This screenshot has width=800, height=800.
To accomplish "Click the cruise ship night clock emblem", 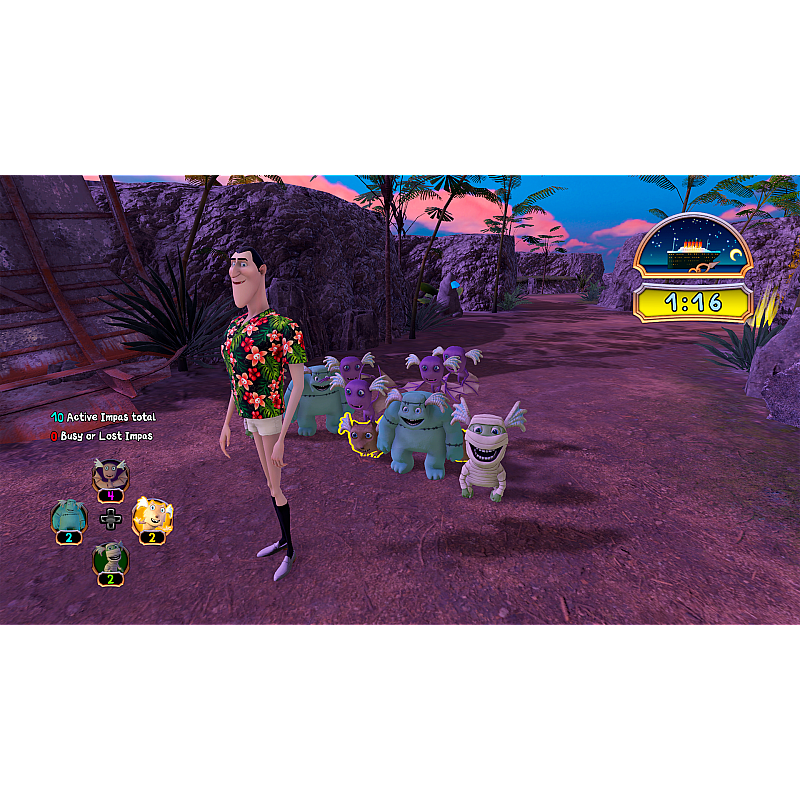I will point(692,250).
